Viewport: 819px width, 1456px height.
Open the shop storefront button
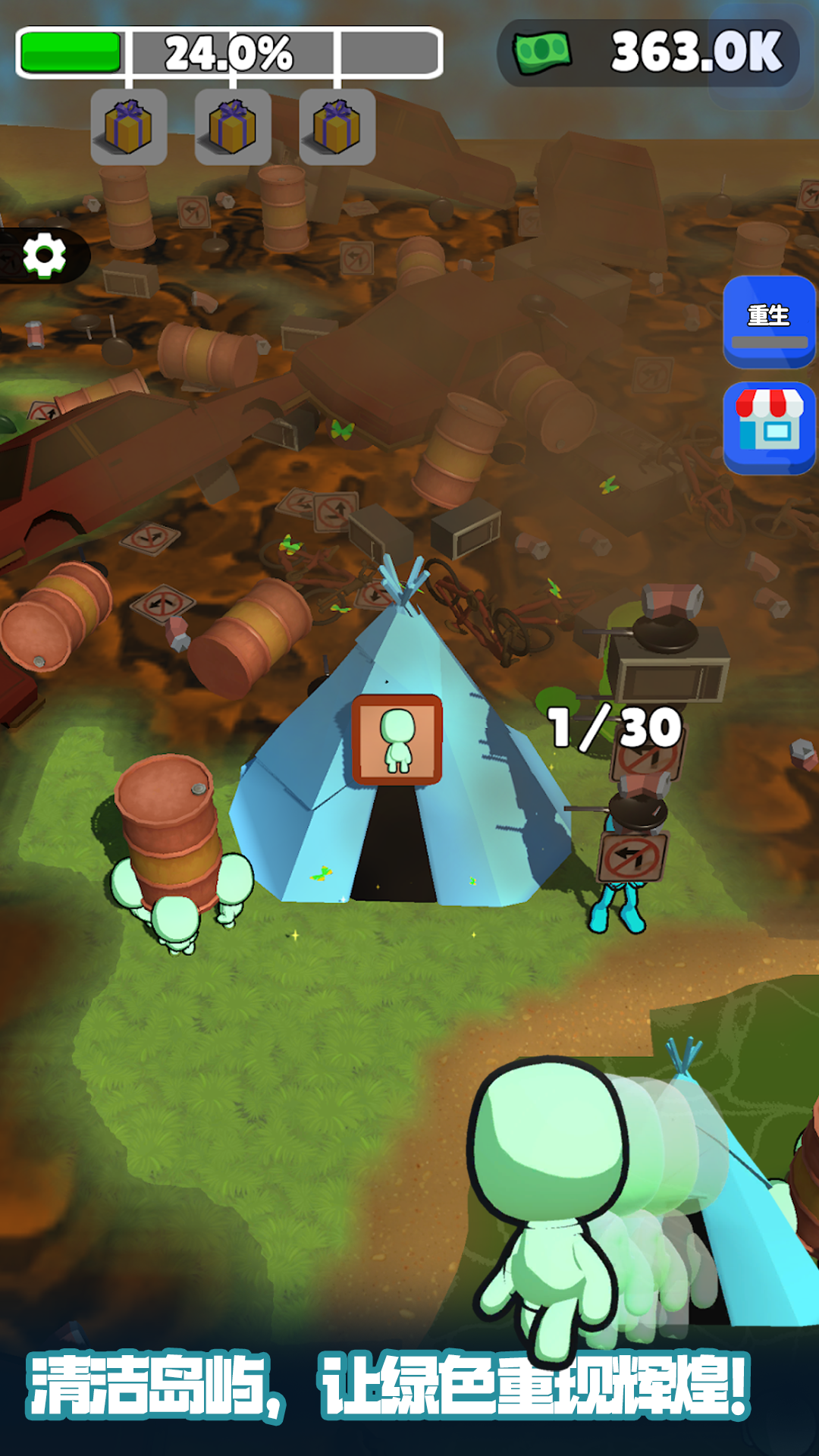(x=769, y=427)
